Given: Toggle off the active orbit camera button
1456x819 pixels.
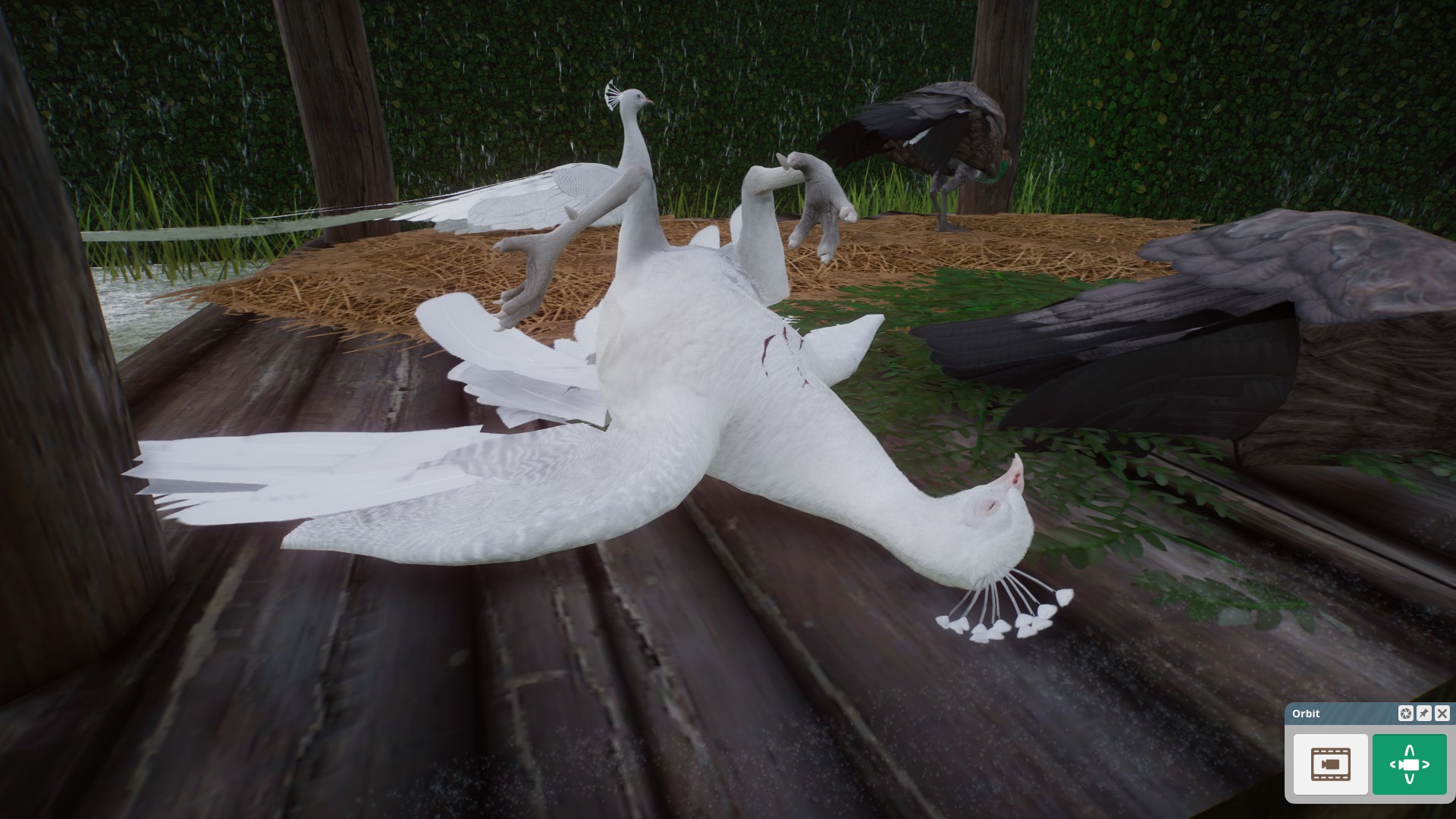Looking at the screenshot, I should pos(1408,764).
